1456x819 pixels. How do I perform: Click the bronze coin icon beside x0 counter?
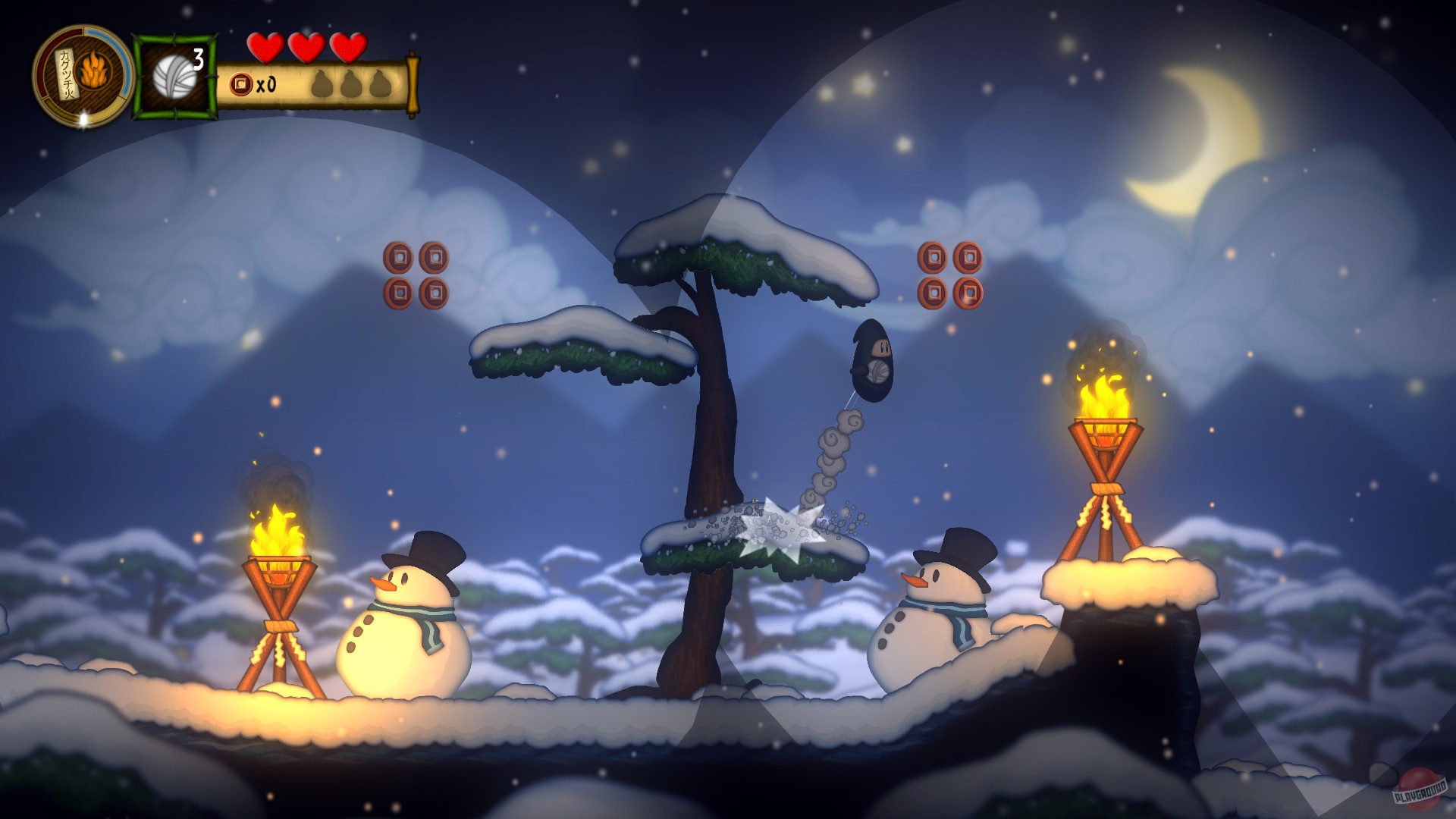click(240, 83)
